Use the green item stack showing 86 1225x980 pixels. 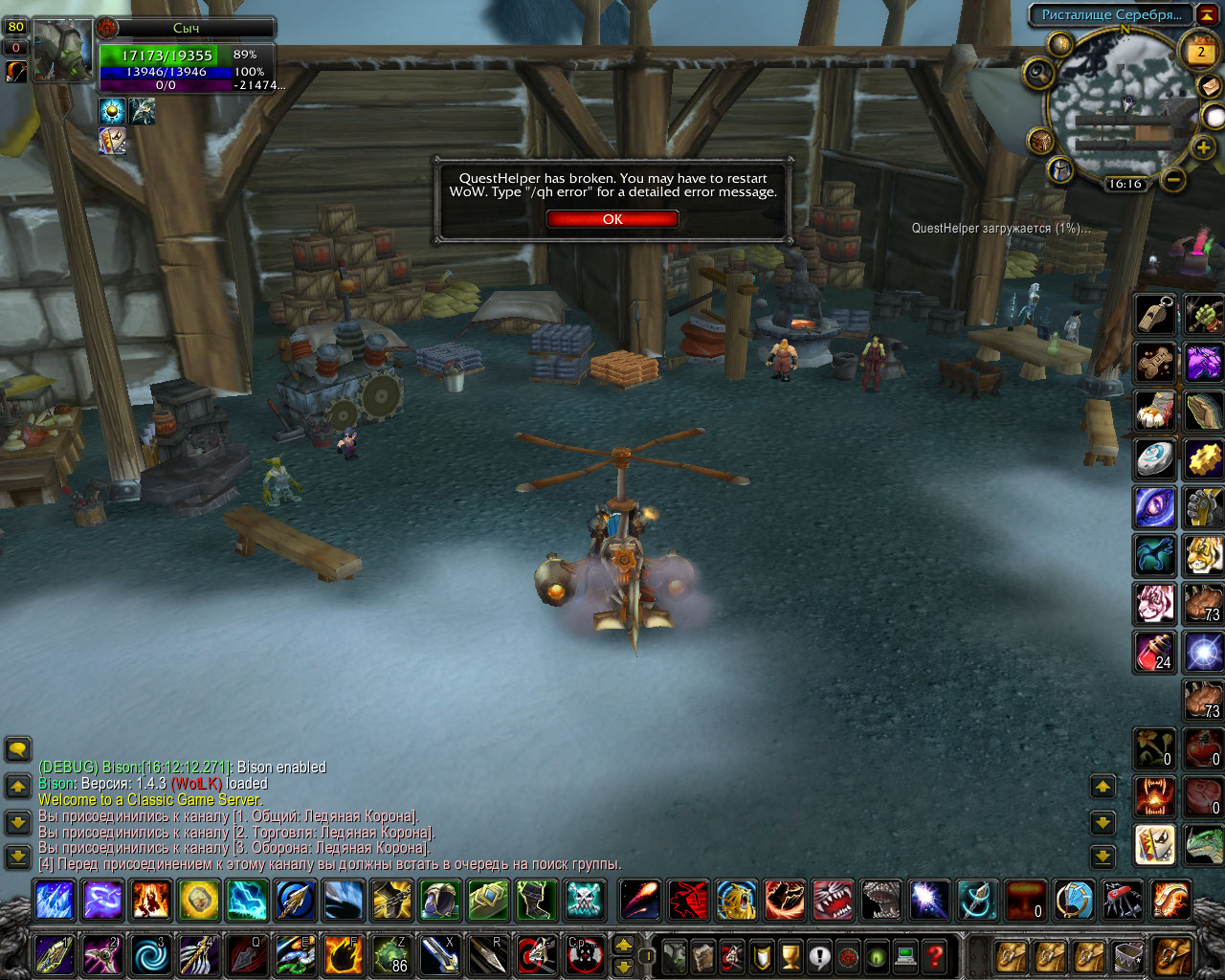coord(391,955)
